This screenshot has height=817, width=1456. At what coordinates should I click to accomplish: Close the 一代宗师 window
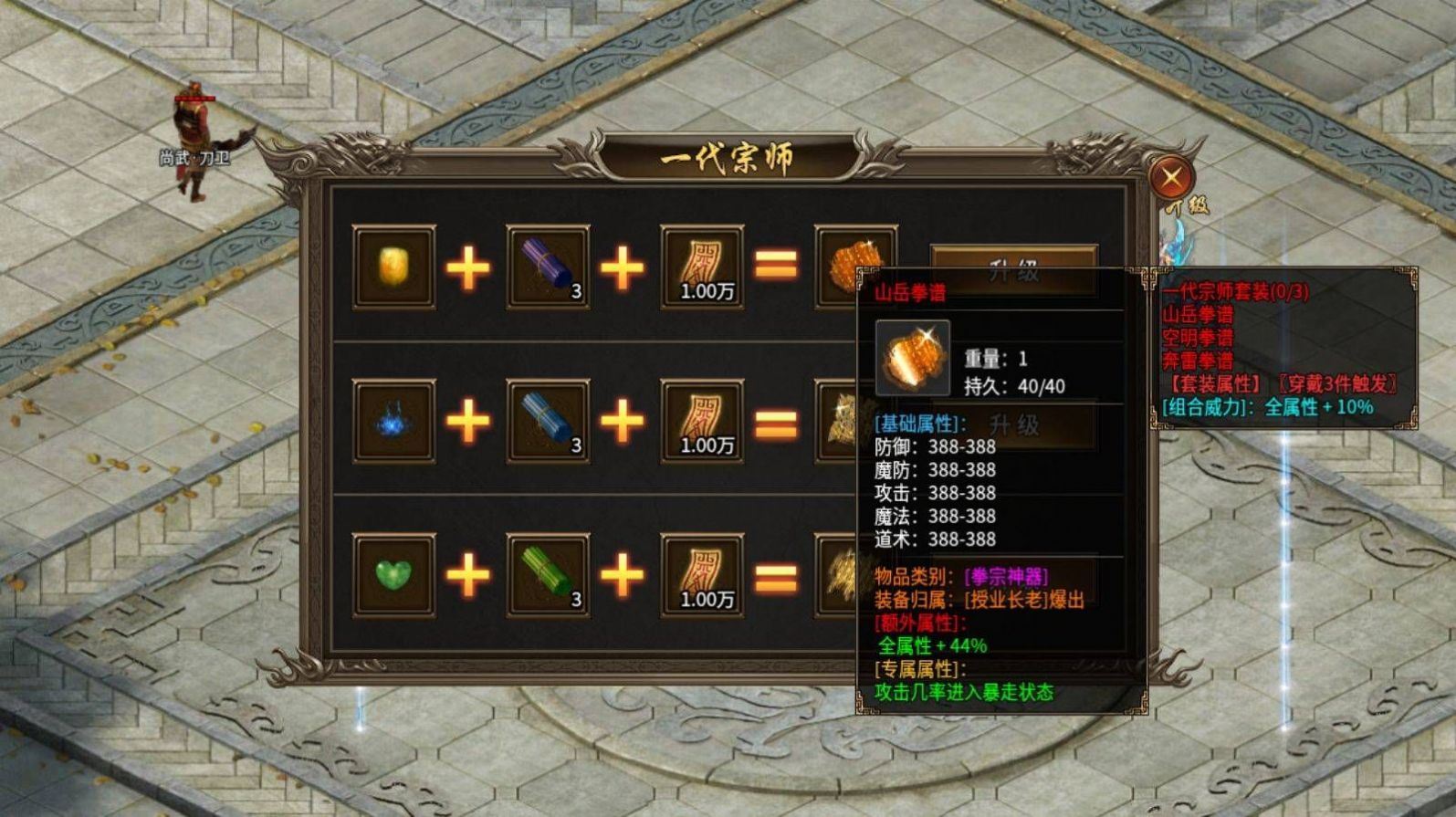coord(1174,176)
